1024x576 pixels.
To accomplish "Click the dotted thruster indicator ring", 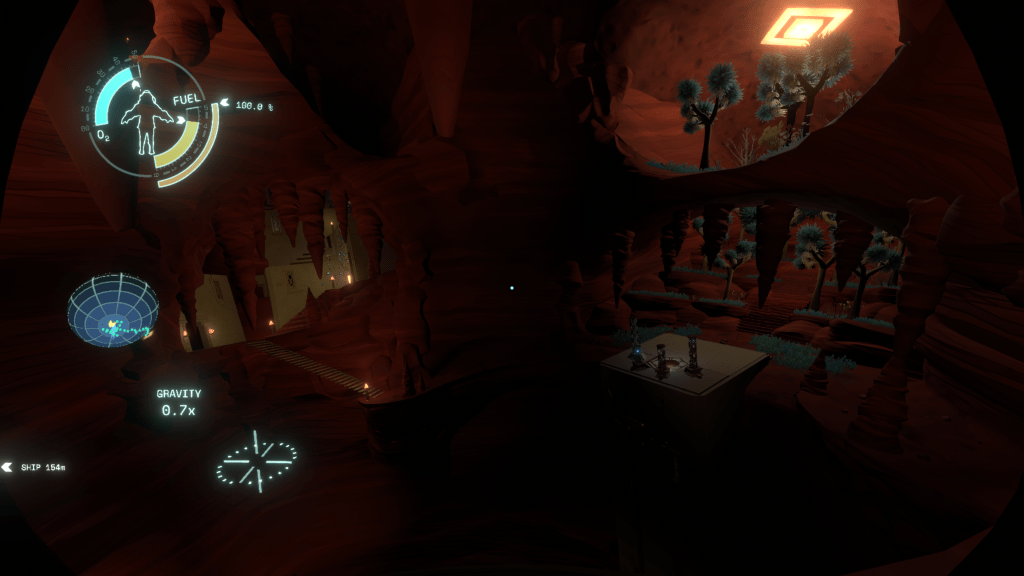I will coord(256,461).
